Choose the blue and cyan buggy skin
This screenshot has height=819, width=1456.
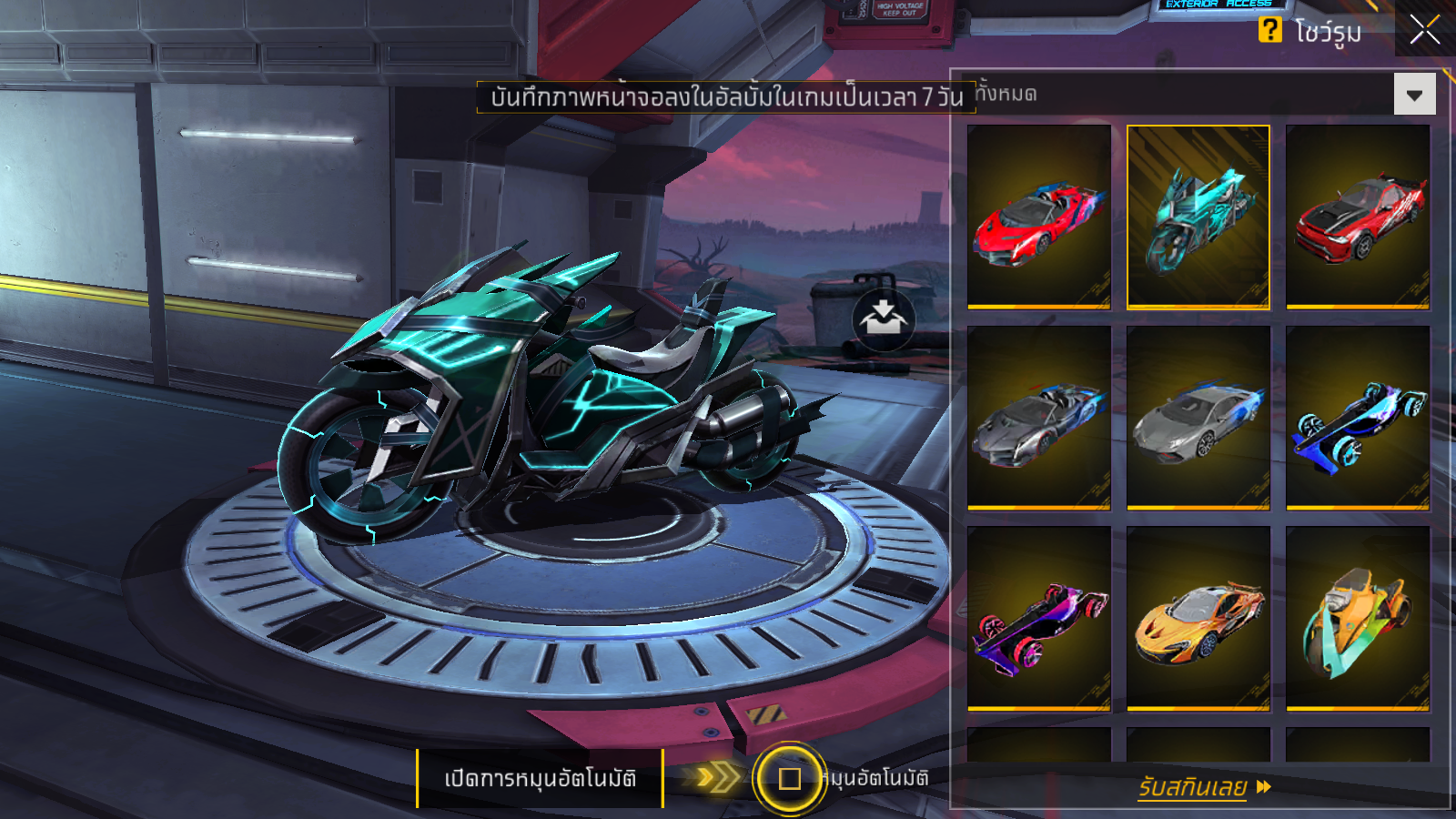(1357, 417)
